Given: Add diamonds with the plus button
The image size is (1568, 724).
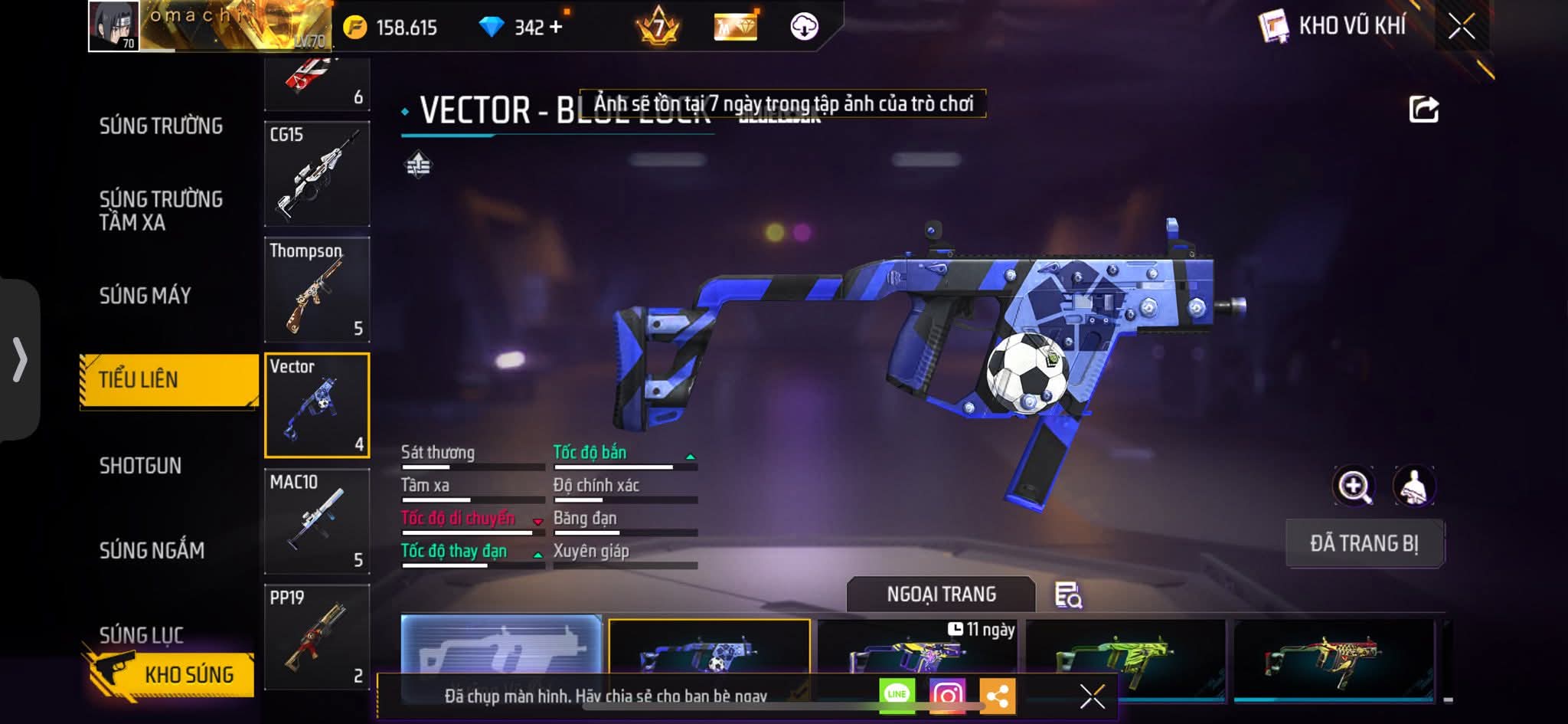Looking at the screenshot, I should tap(555, 28).
